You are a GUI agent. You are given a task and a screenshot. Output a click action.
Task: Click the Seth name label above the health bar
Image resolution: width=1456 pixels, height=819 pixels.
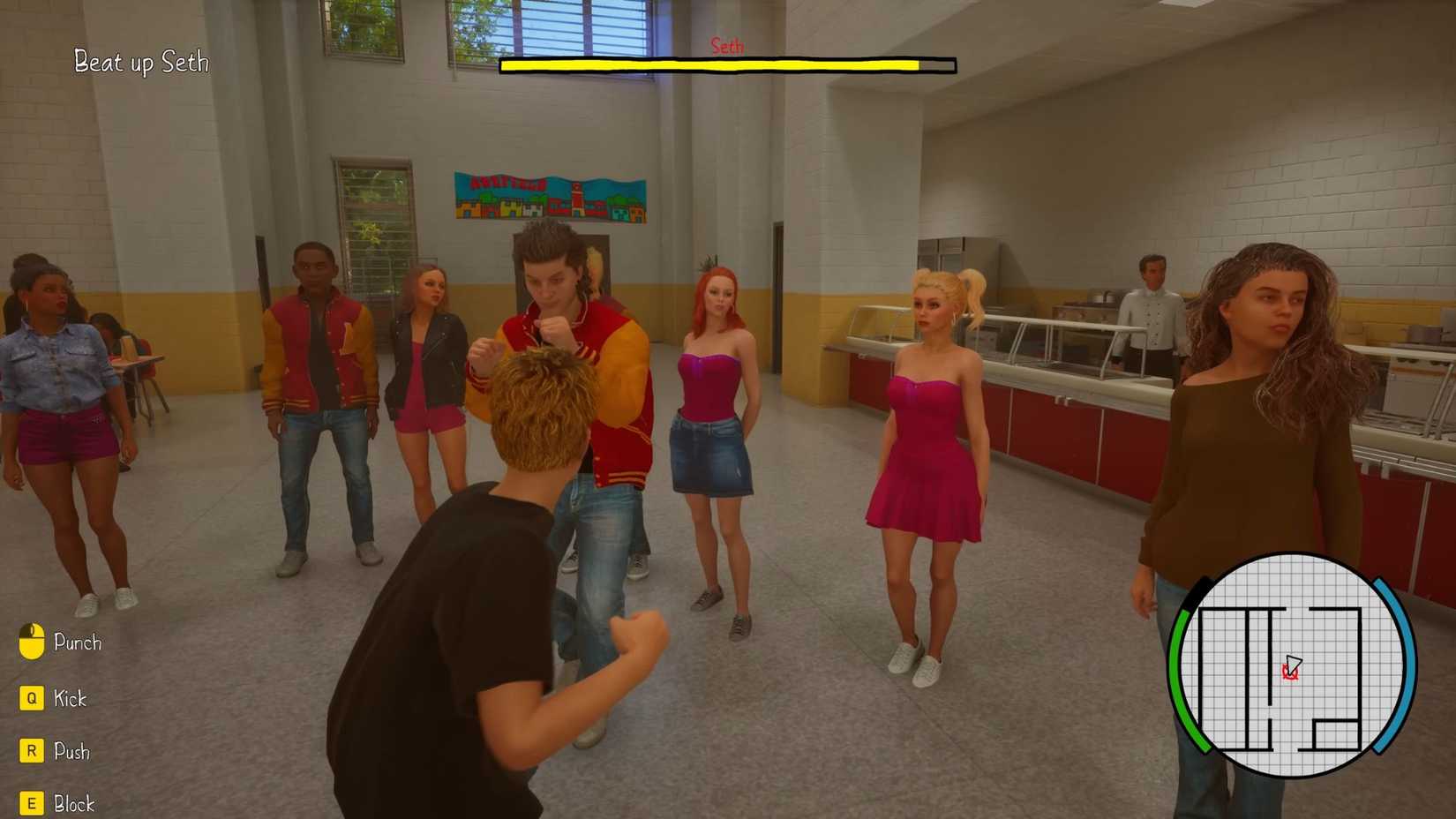(x=728, y=45)
